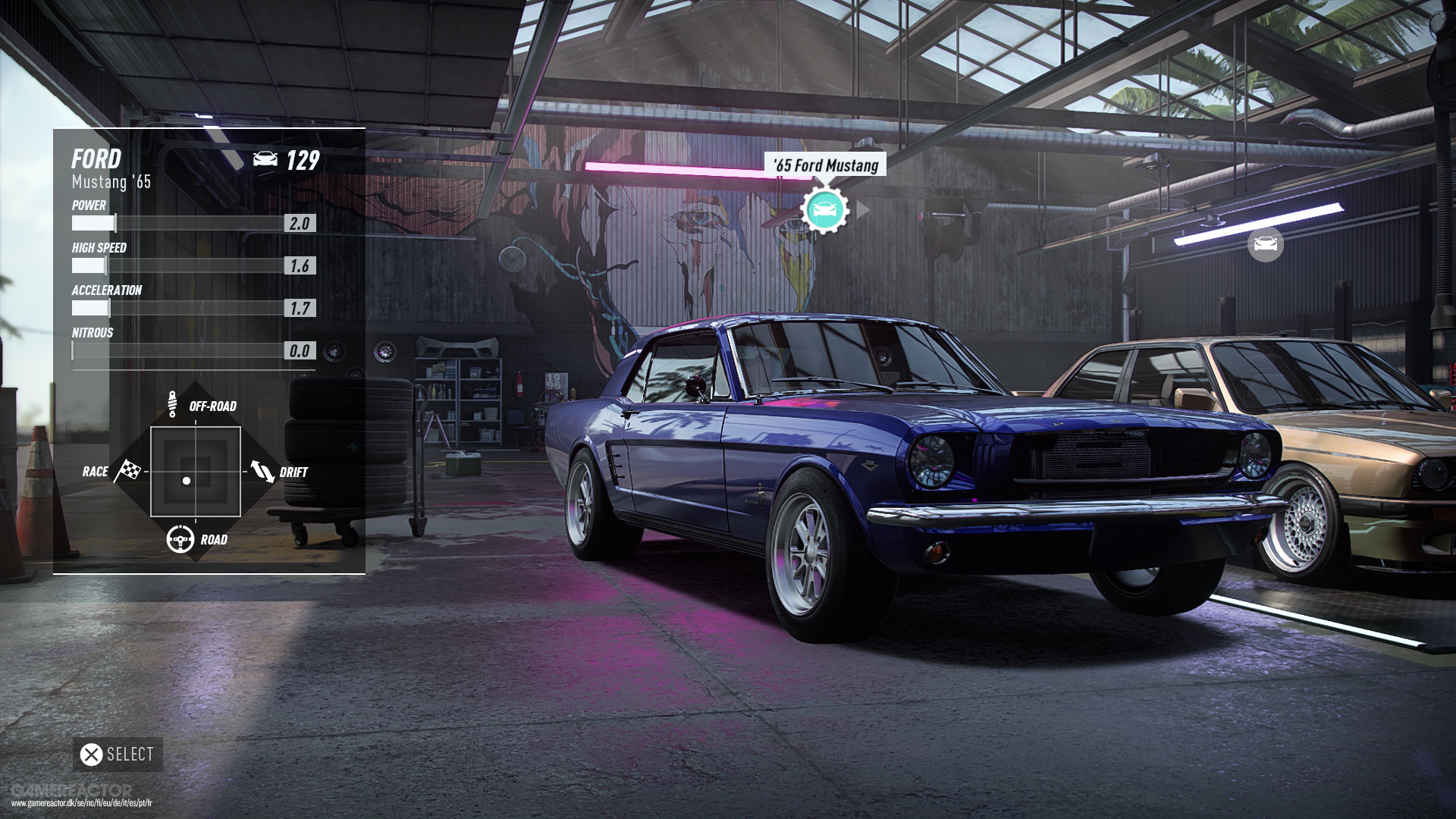Choose the grey car marker above the tan car

1265,244
